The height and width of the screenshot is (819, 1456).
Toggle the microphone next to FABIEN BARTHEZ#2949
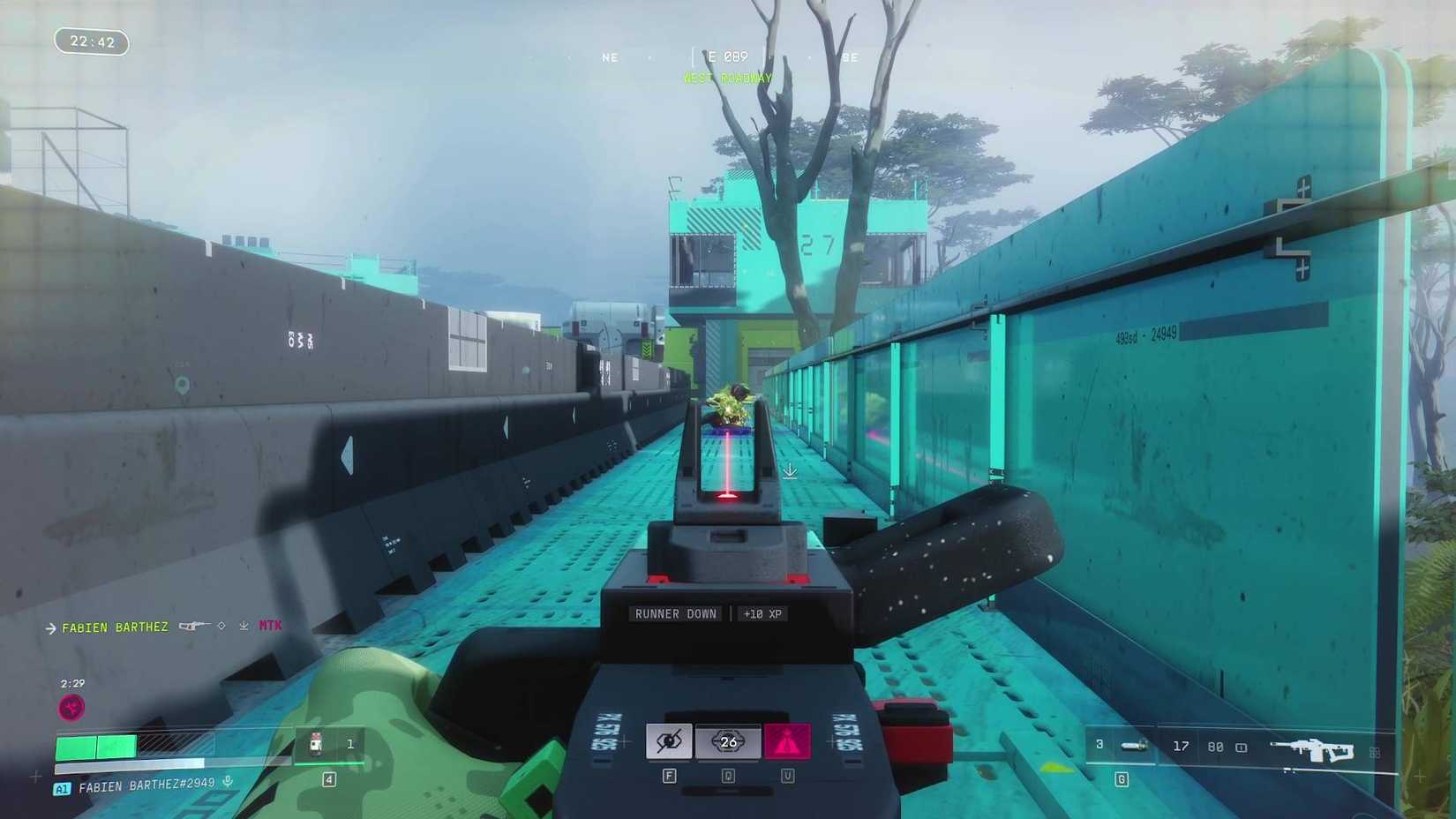pos(228,781)
